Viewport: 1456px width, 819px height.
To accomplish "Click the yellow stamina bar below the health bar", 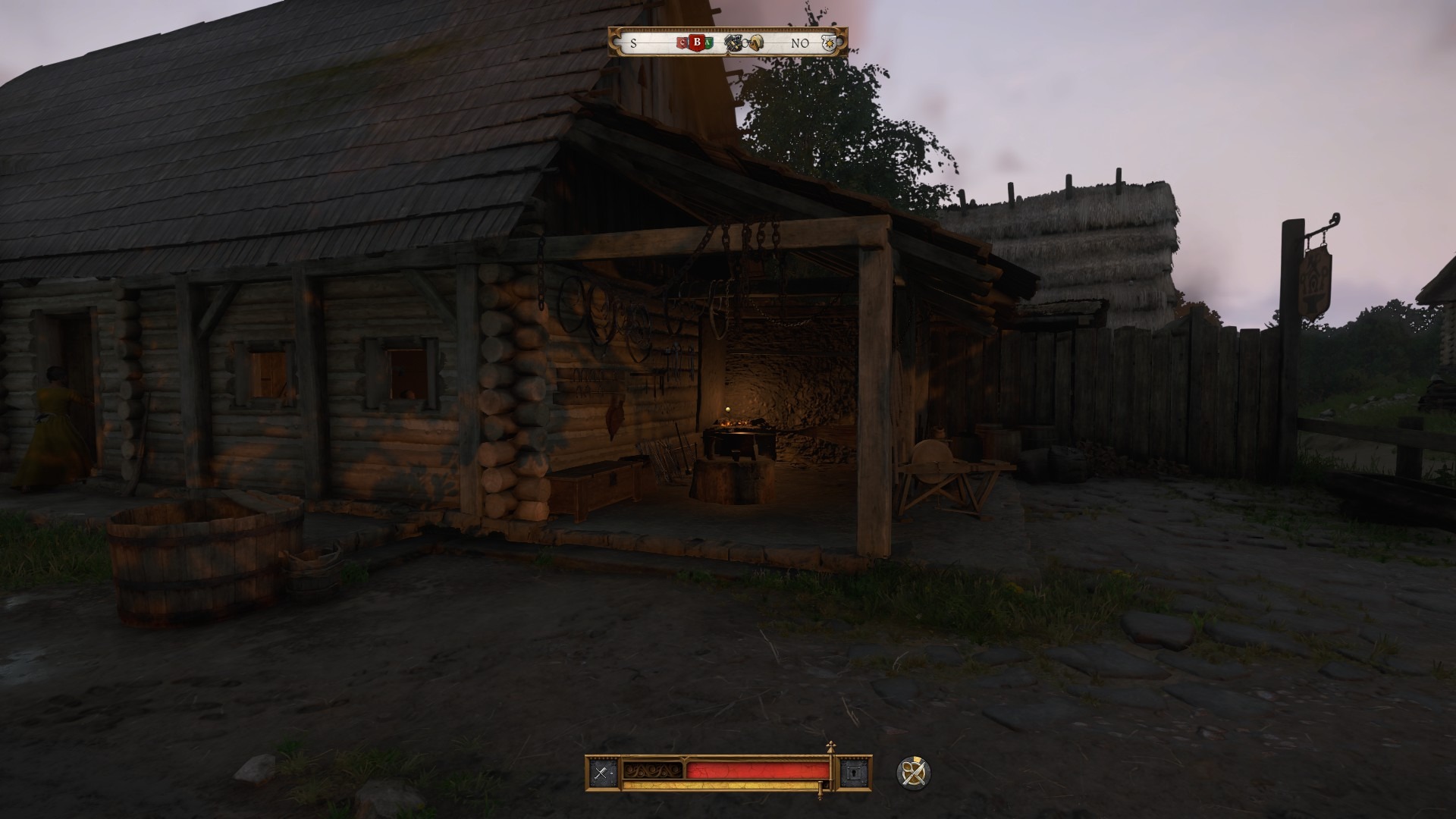I will click(720, 785).
